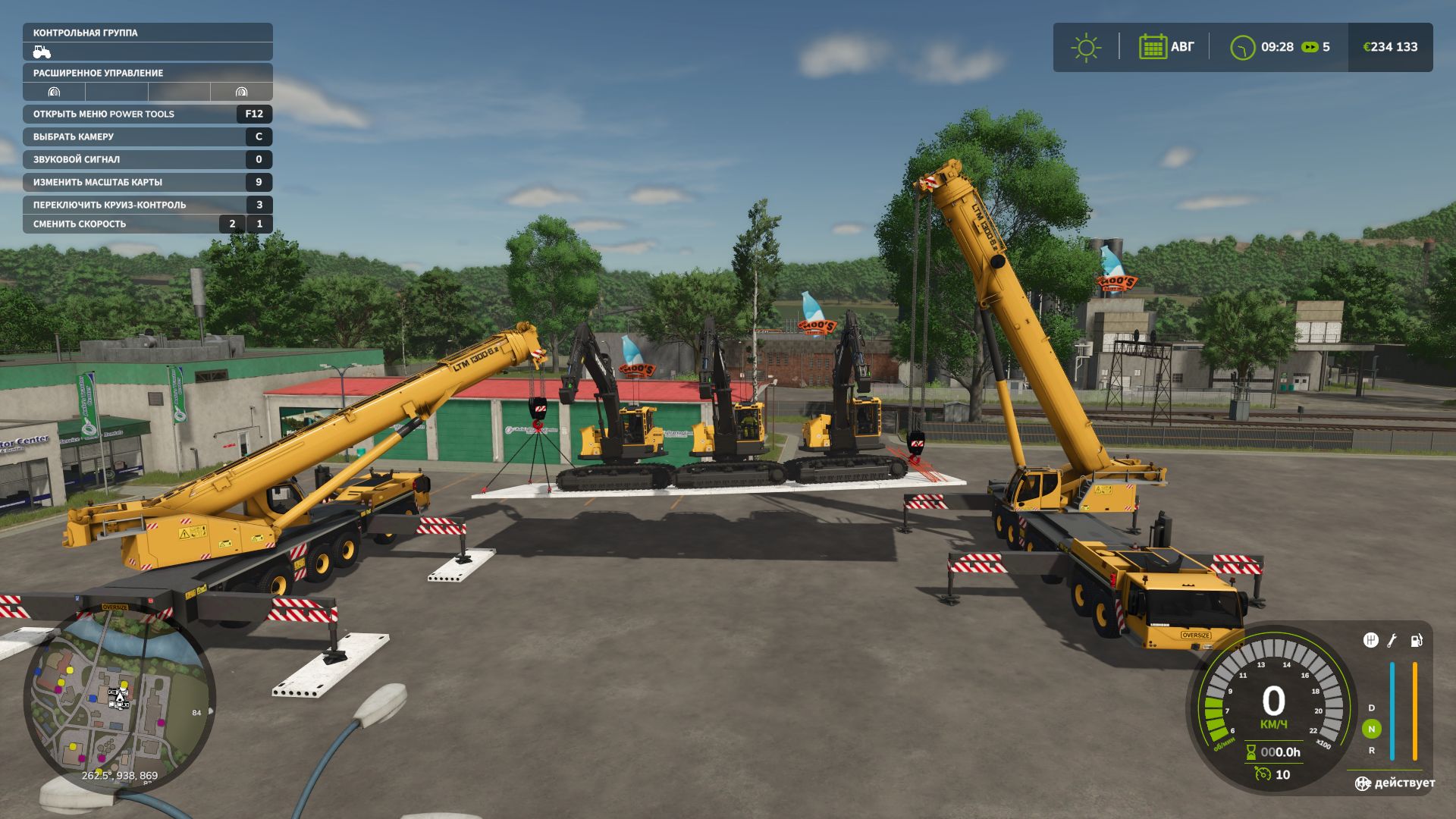Select the R reverse gear indicator
This screenshot has height=819, width=1456.
coord(1371,750)
